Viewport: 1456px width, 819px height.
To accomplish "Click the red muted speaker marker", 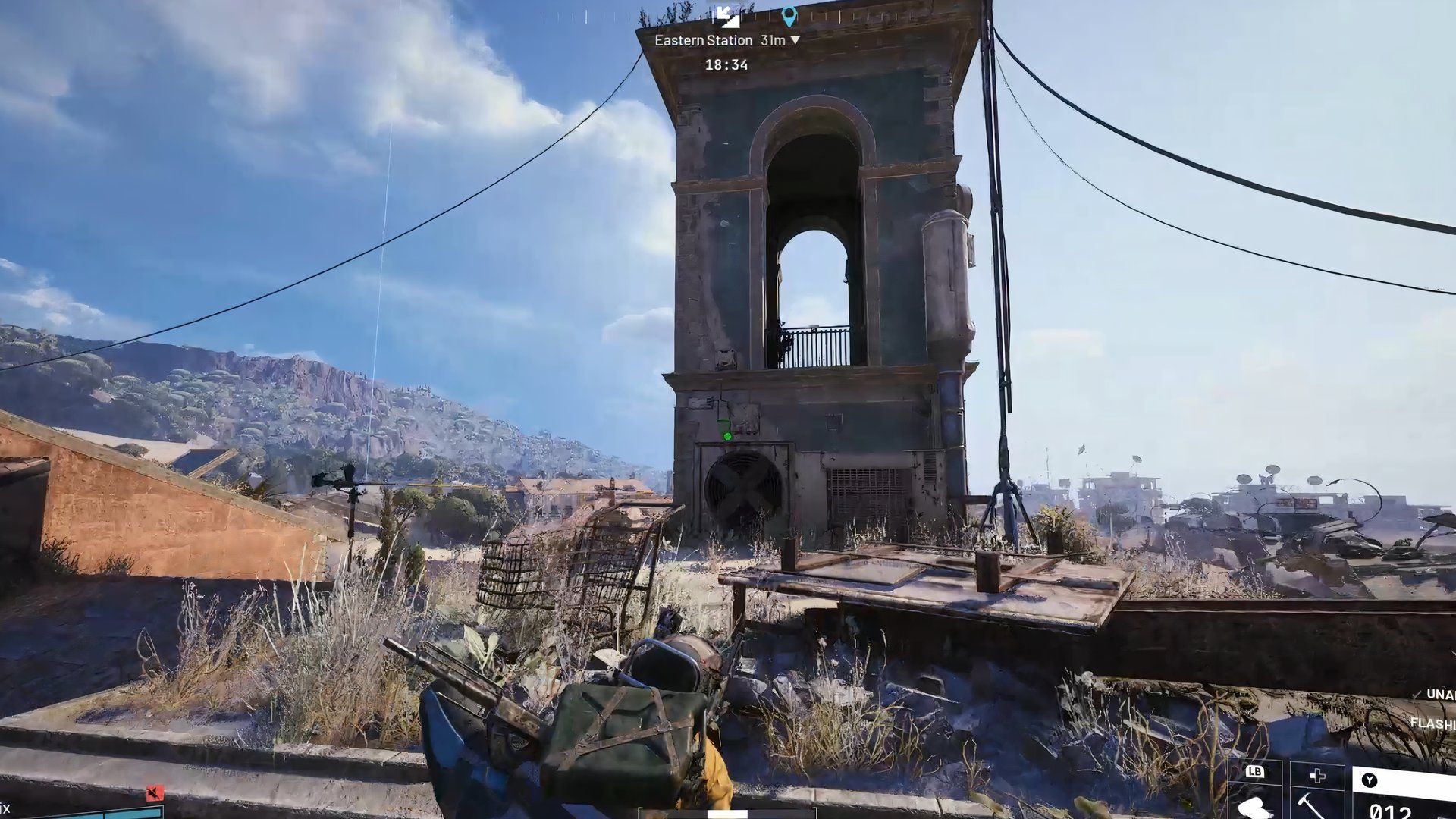I will 155,793.
